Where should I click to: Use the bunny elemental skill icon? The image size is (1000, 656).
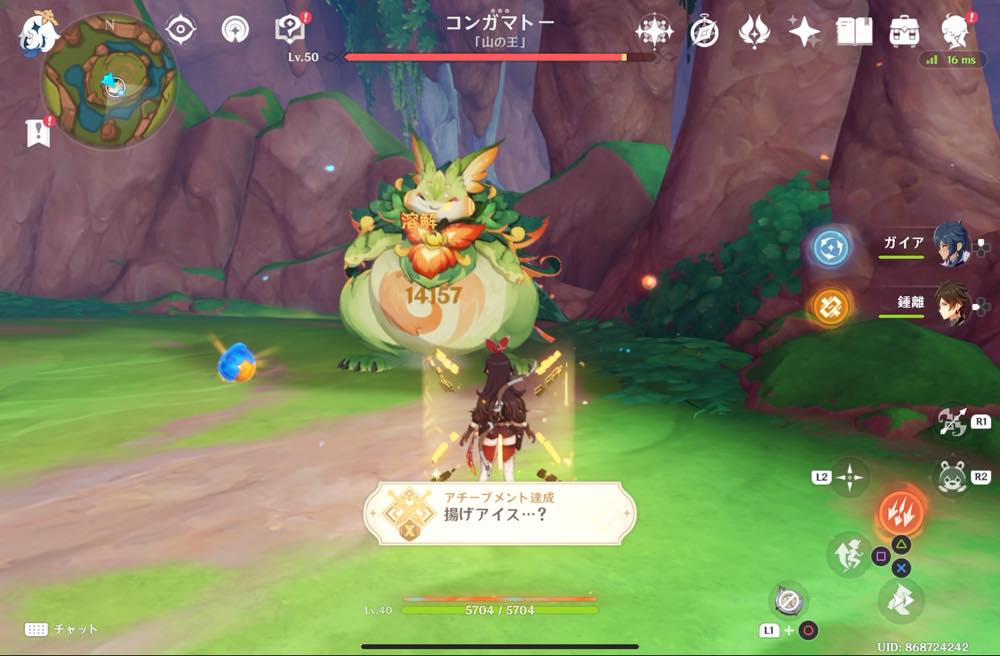coord(950,476)
